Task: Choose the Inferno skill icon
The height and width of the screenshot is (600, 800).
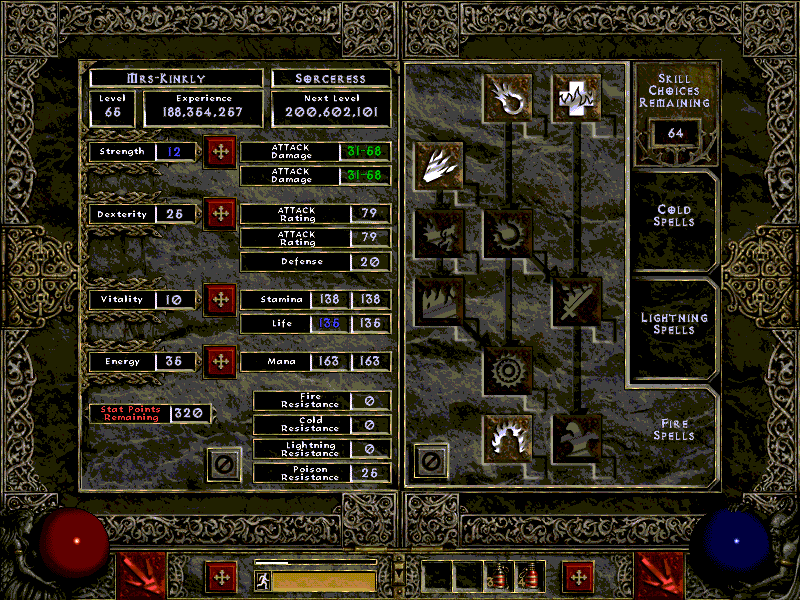Action: point(438,164)
